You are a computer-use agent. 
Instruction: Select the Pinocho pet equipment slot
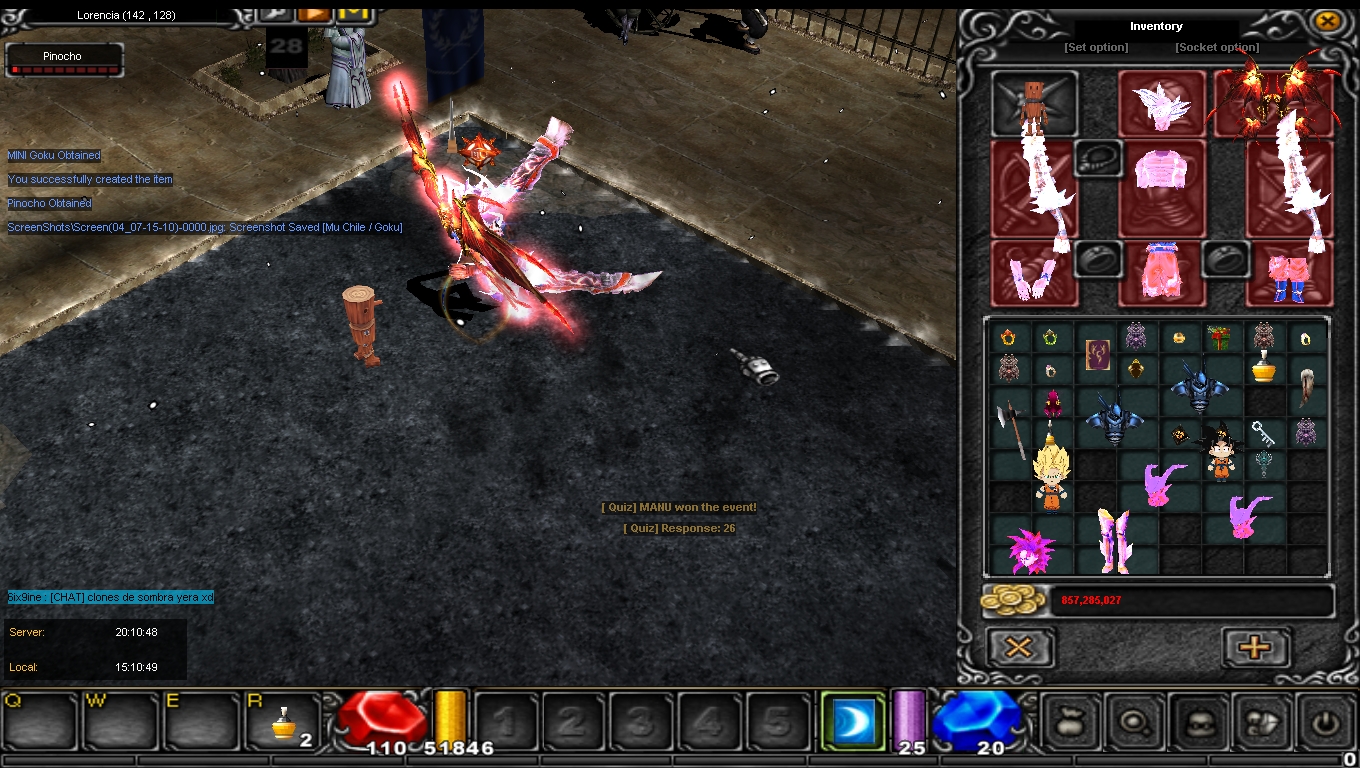(x=1034, y=102)
